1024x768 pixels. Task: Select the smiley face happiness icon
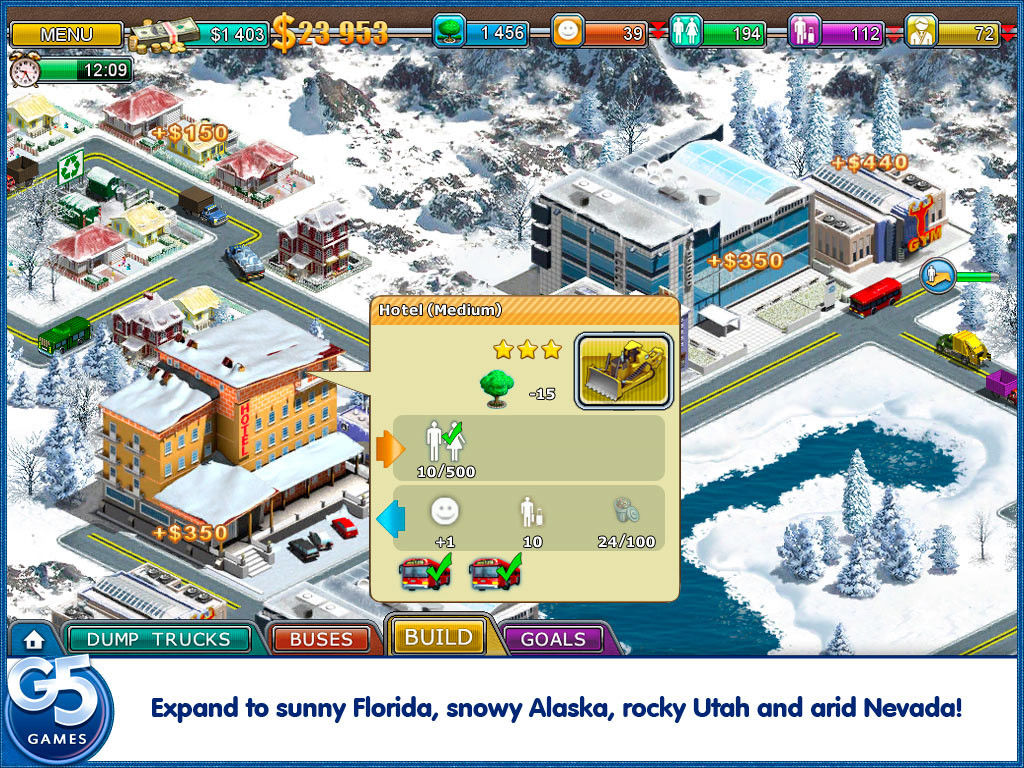pyautogui.click(x=568, y=32)
